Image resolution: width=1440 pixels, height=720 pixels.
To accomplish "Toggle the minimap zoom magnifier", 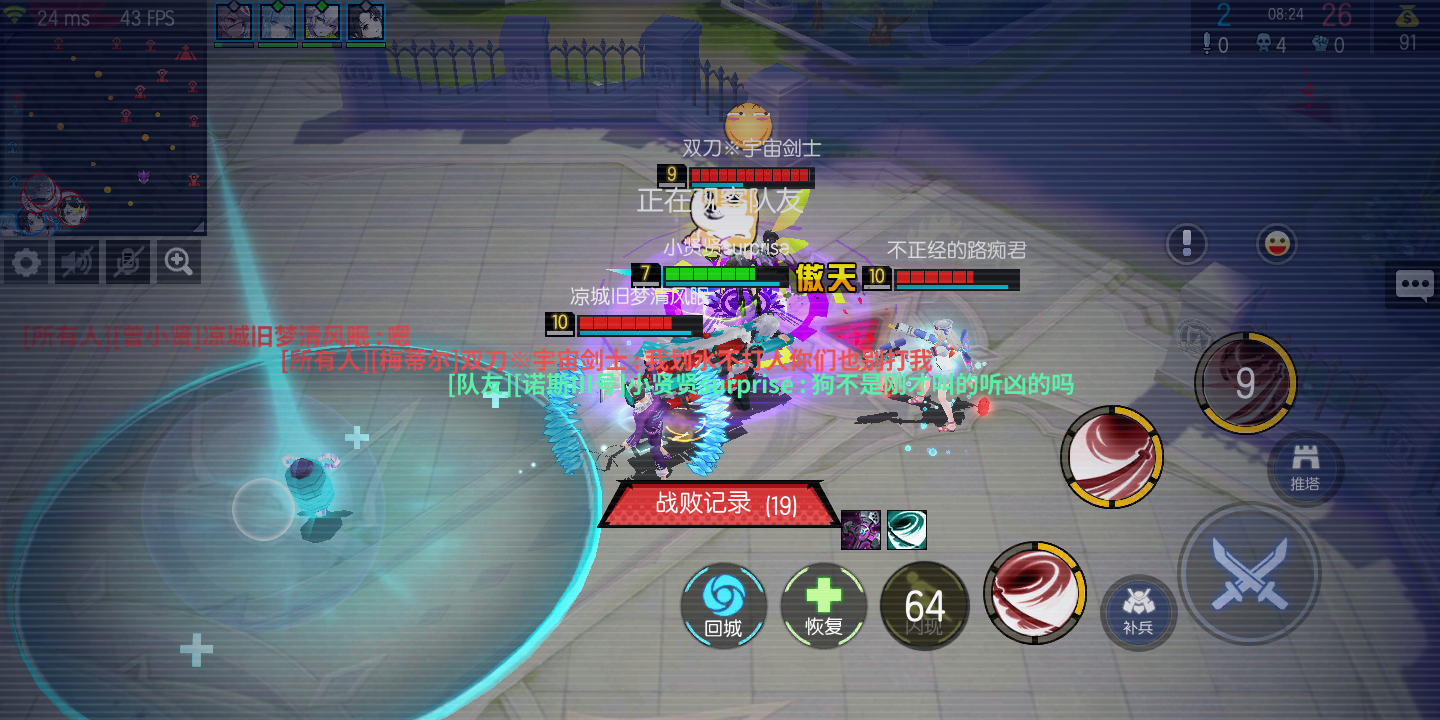I will (x=178, y=261).
